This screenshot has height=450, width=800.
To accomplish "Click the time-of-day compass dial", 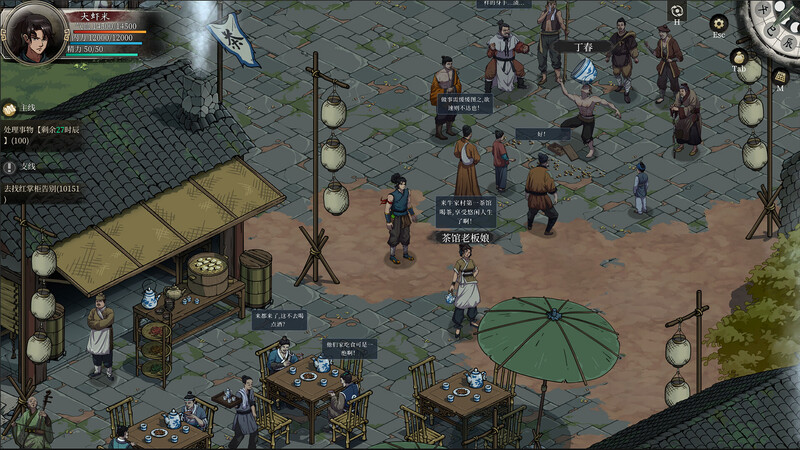I will coord(775,20).
